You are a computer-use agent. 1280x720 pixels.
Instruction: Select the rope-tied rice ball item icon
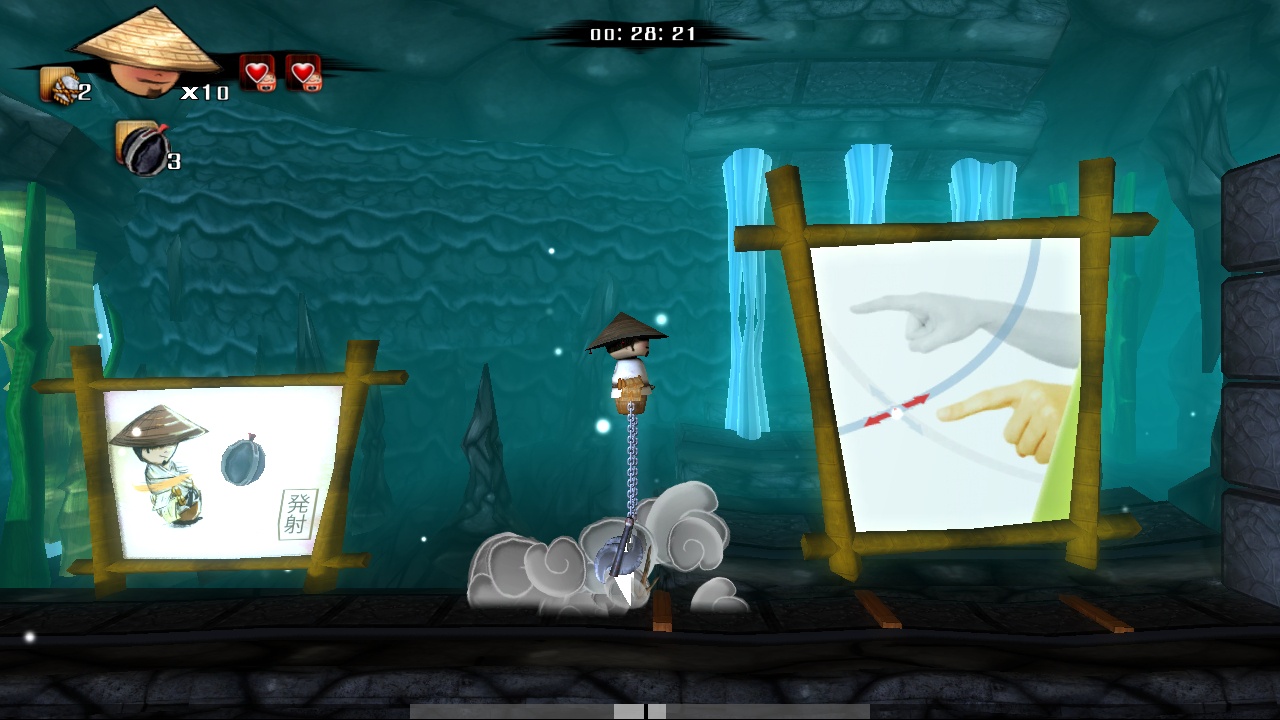point(59,85)
